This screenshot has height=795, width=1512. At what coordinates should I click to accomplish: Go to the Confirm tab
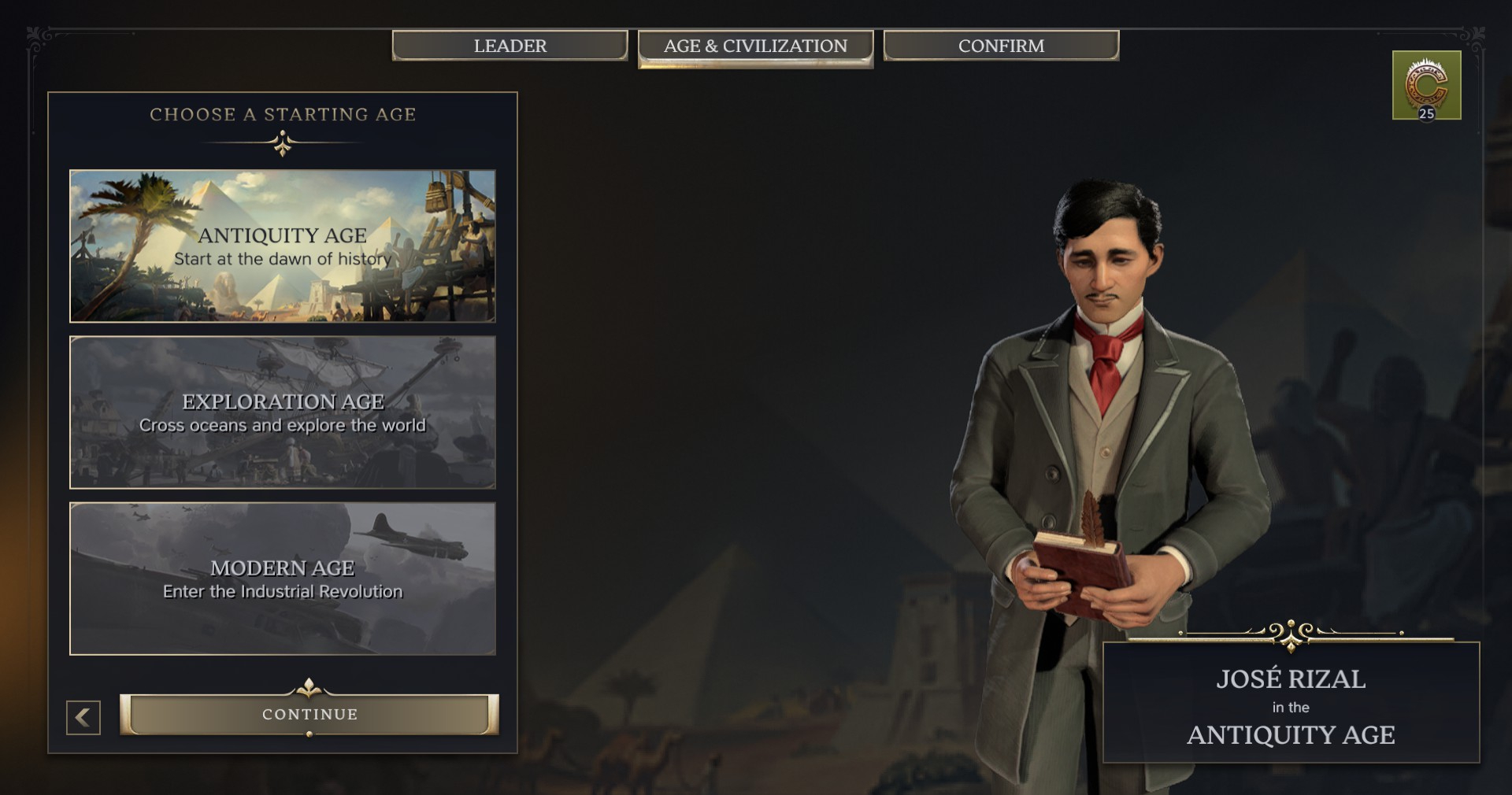(1001, 46)
